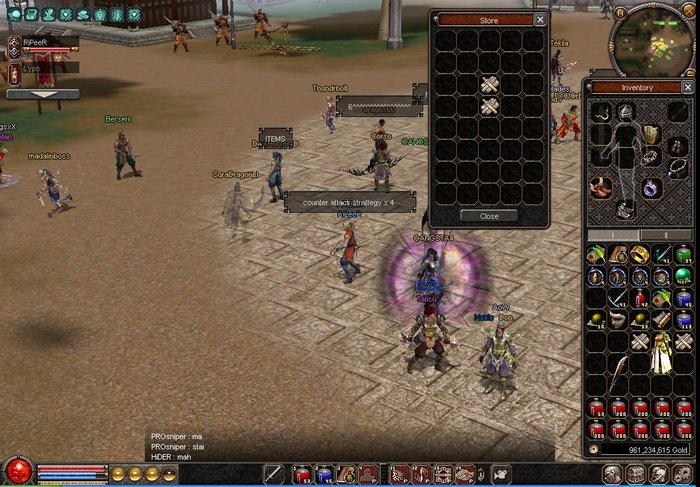Select the white robe armor in inventory

point(661,353)
